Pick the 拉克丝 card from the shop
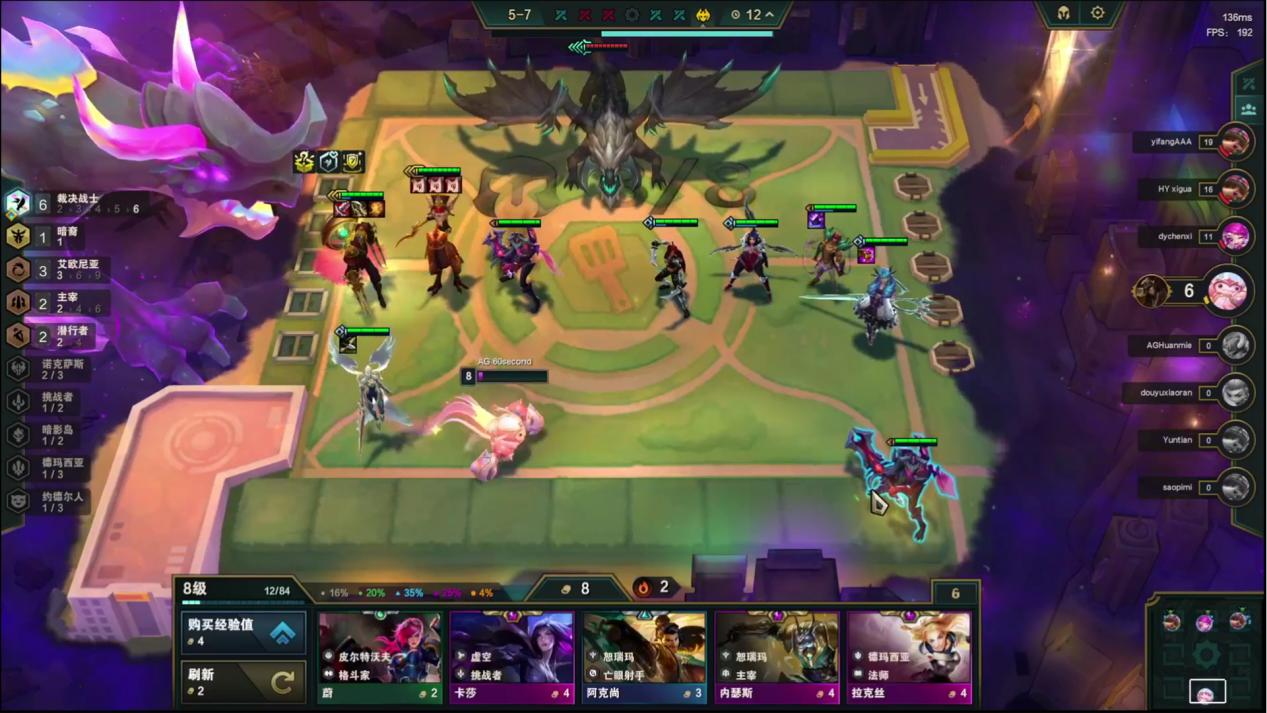This screenshot has height=713, width=1267. 909,657
